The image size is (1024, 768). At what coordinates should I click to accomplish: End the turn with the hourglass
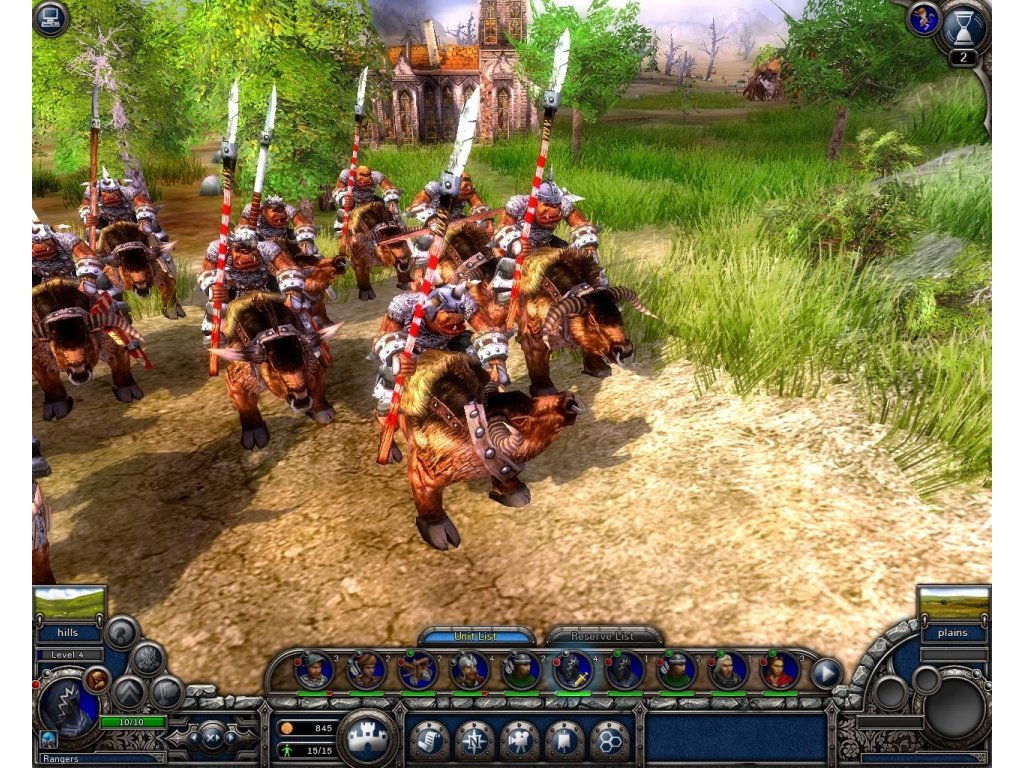pos(964,27)
